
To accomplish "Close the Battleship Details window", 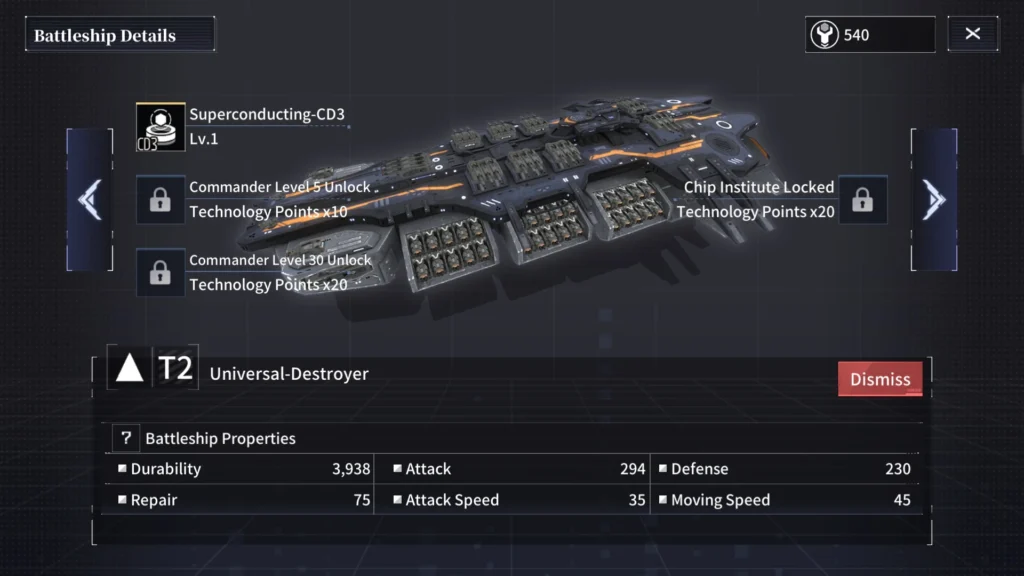I will (973, 34).
